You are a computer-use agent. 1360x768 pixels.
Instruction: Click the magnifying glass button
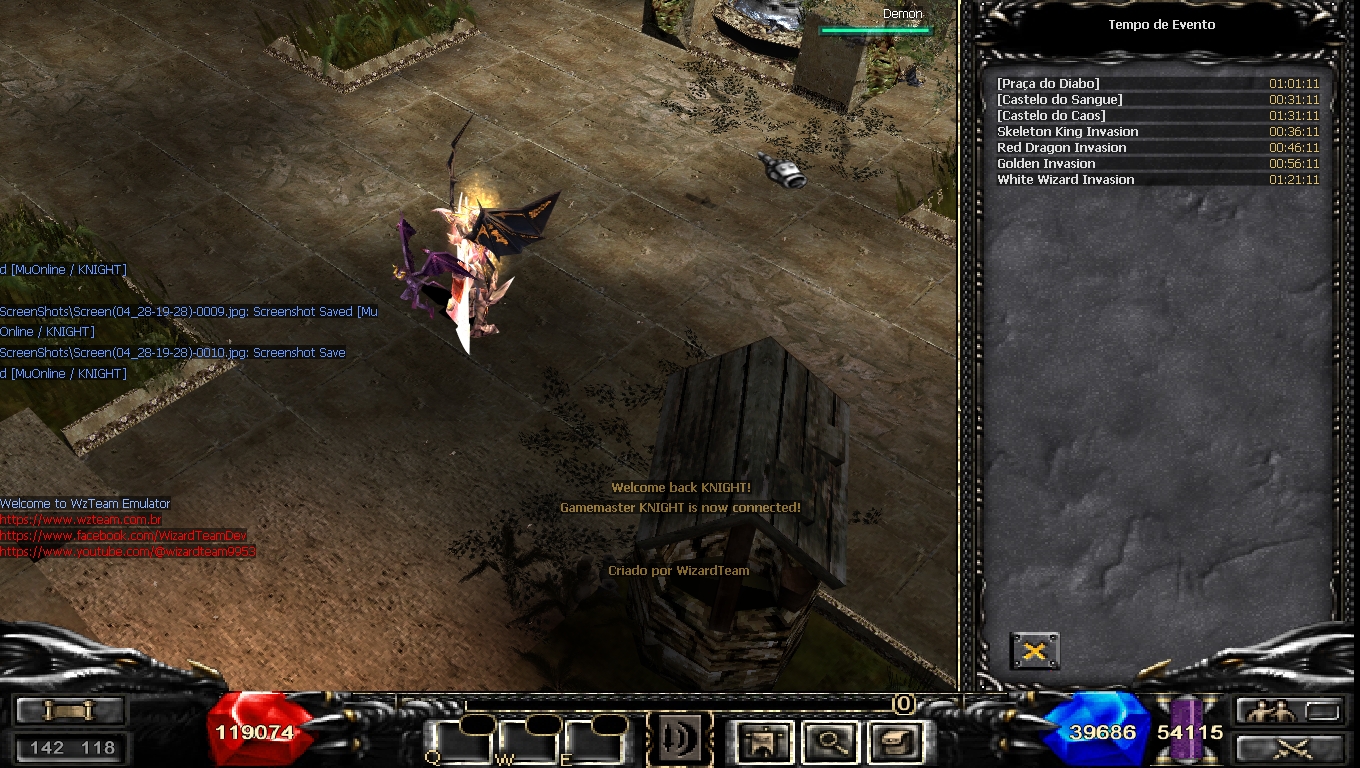[x=832, y=742]
